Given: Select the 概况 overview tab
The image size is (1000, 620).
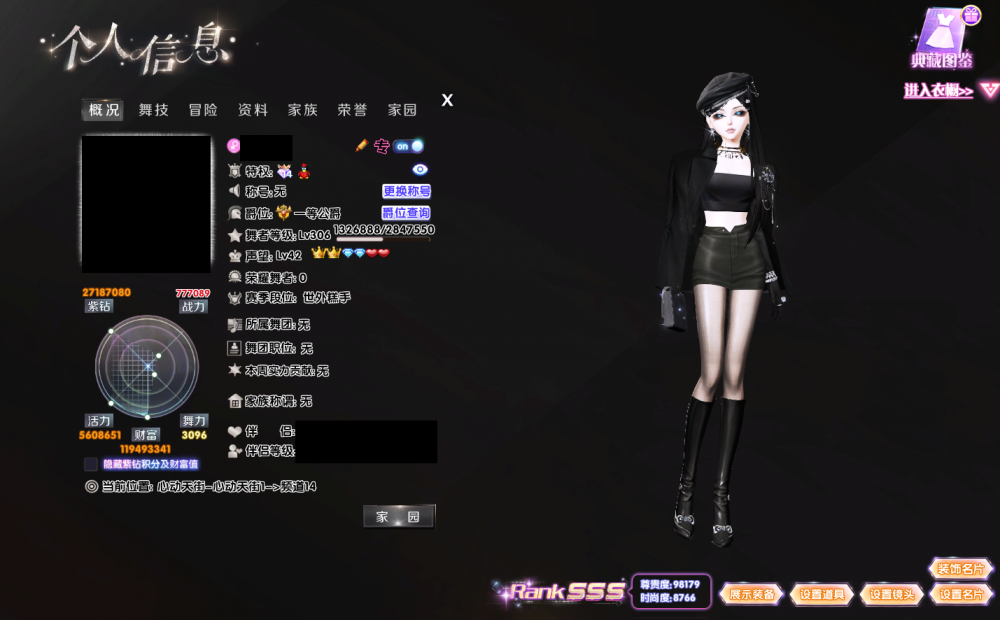Looking at the screenshot, I should 104,110.
